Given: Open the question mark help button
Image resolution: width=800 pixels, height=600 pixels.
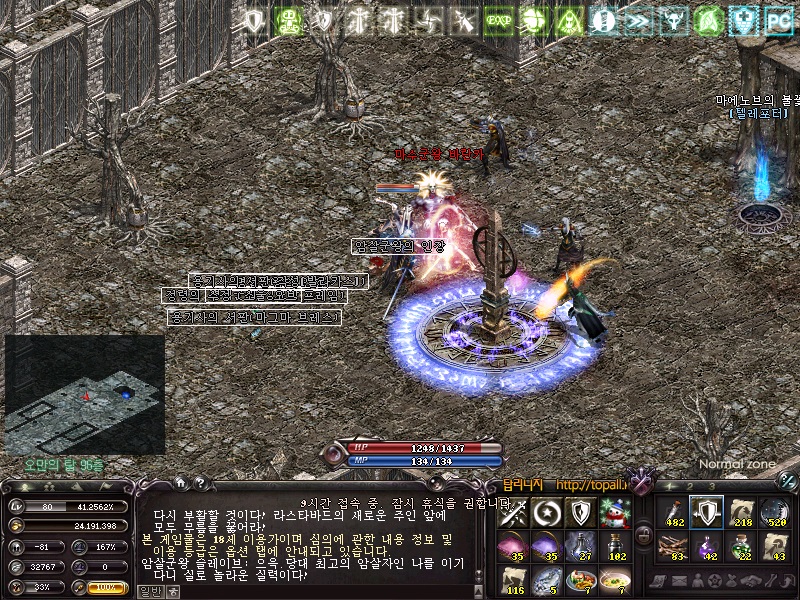Looking at the screenshot, I should tap(199, 485).
